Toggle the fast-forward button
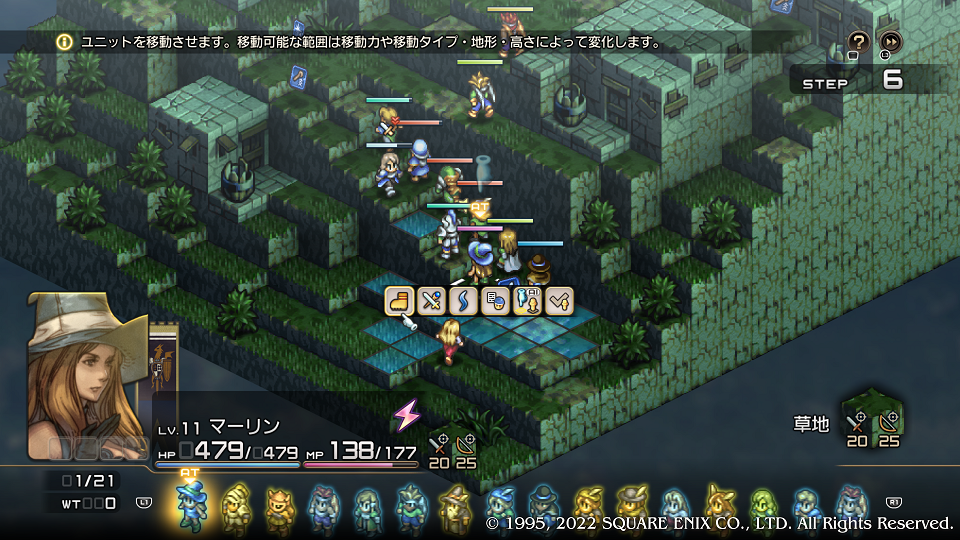This screenshot has height=540, width=960. 890,42
